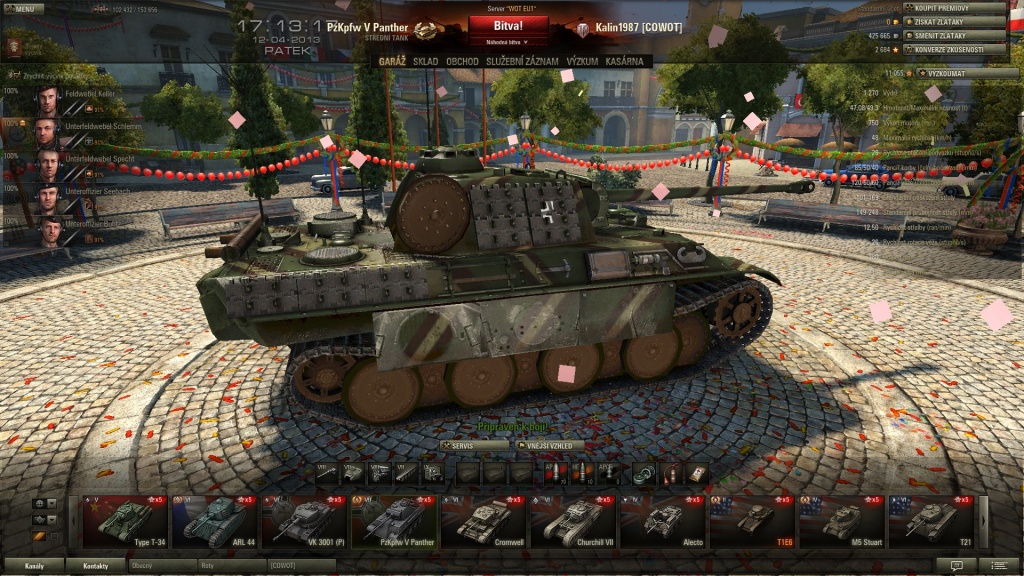Open the SERVIS service button

coord(475,445)
